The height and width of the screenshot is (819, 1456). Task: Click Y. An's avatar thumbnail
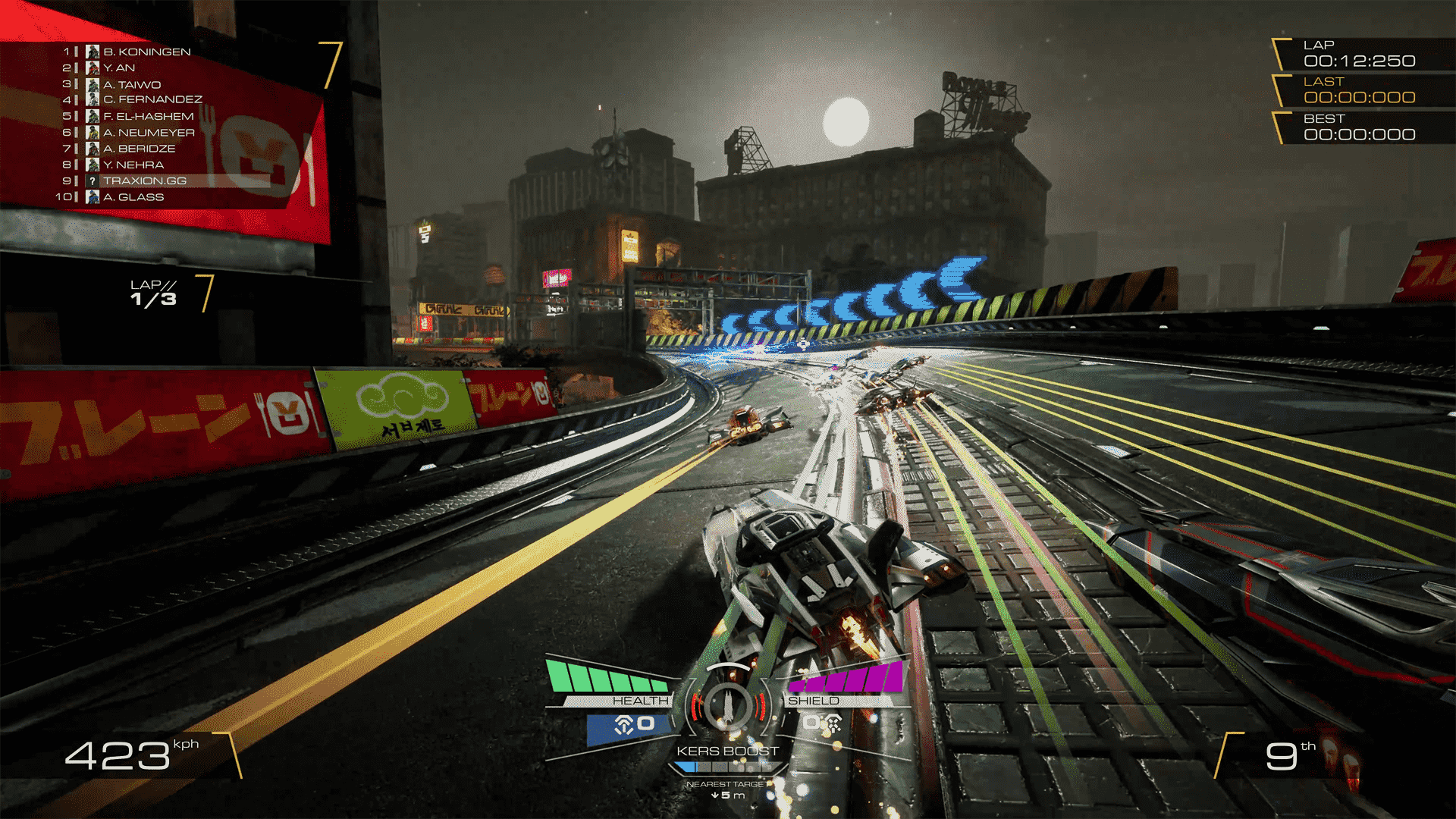[93, 68]
